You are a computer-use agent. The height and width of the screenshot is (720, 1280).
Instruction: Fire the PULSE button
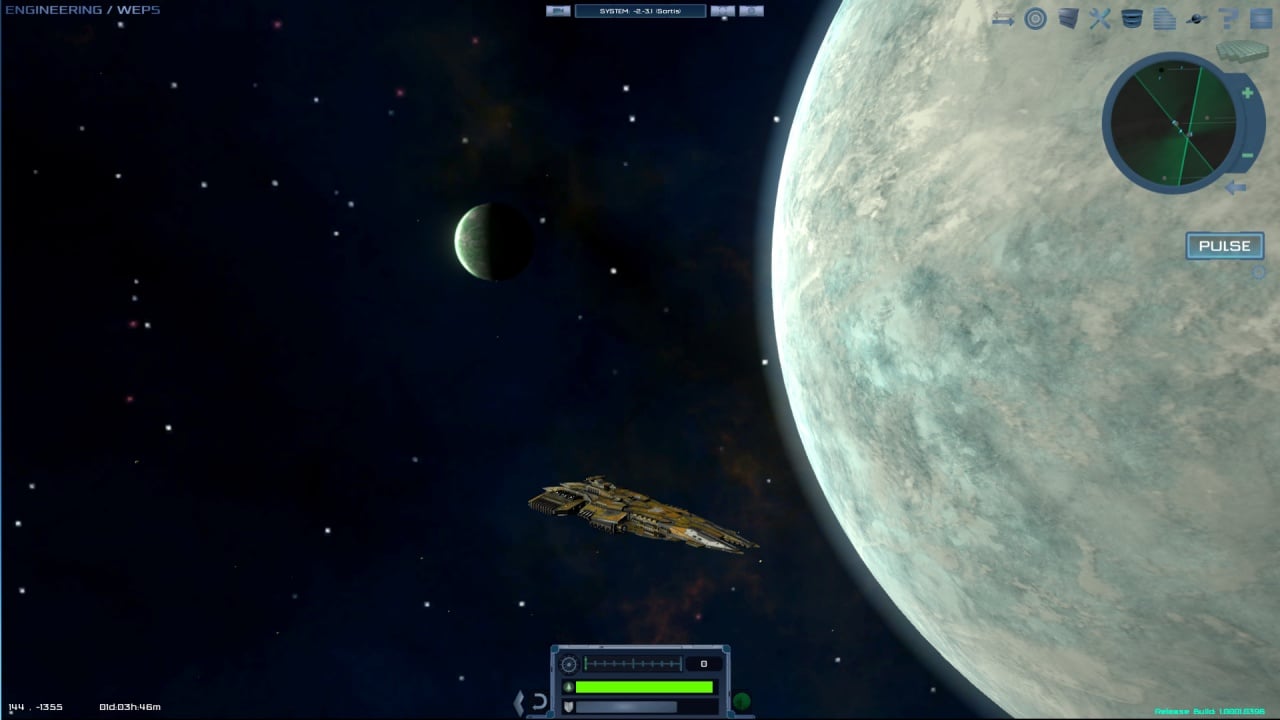pos(1224,246)
